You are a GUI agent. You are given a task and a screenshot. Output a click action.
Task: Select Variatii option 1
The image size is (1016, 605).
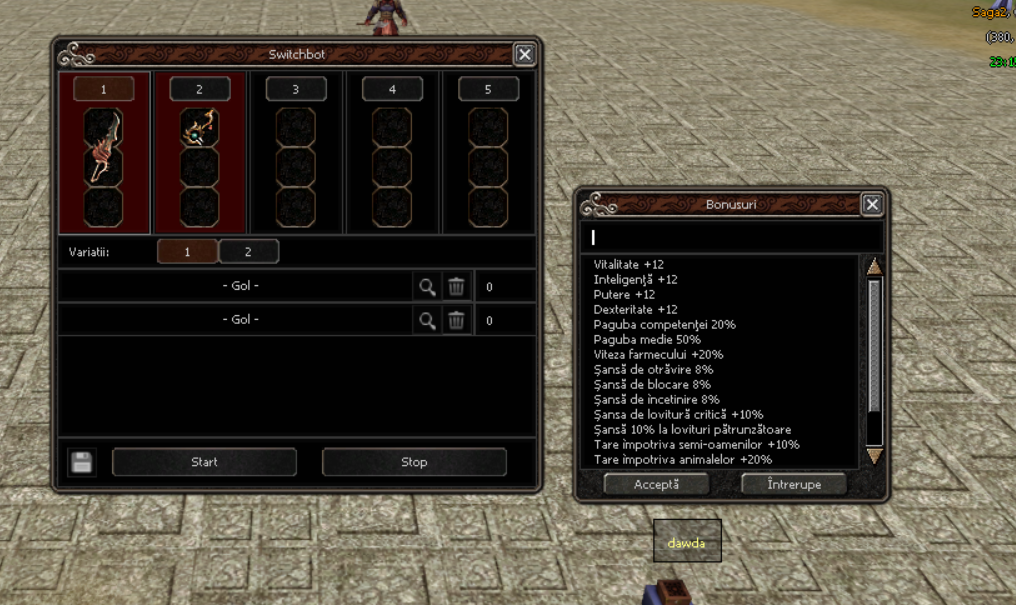point(187,252)
